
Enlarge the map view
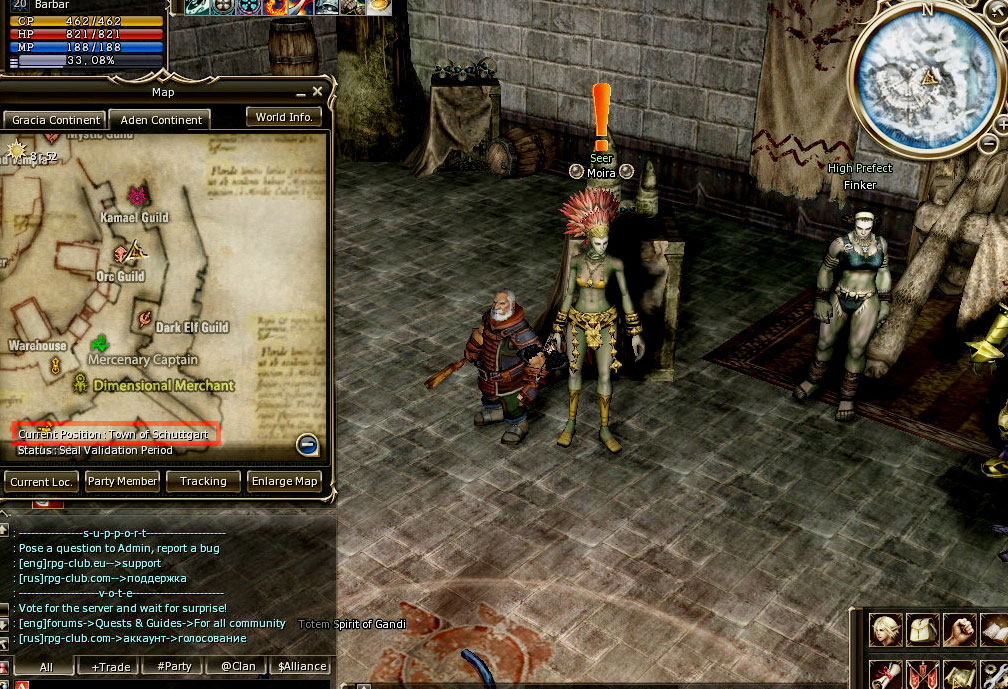(285, 481)
